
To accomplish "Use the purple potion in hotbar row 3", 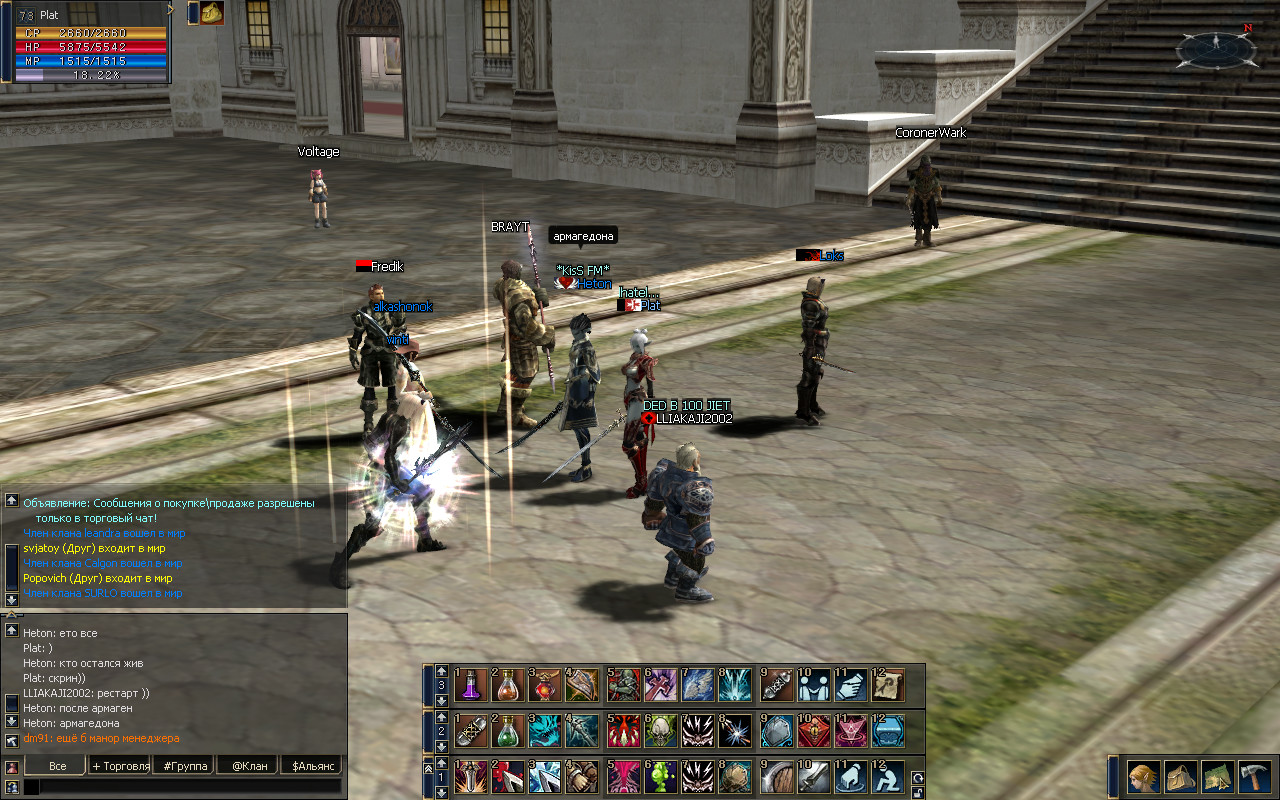I will pyautogui.click(x=471, y=685).
